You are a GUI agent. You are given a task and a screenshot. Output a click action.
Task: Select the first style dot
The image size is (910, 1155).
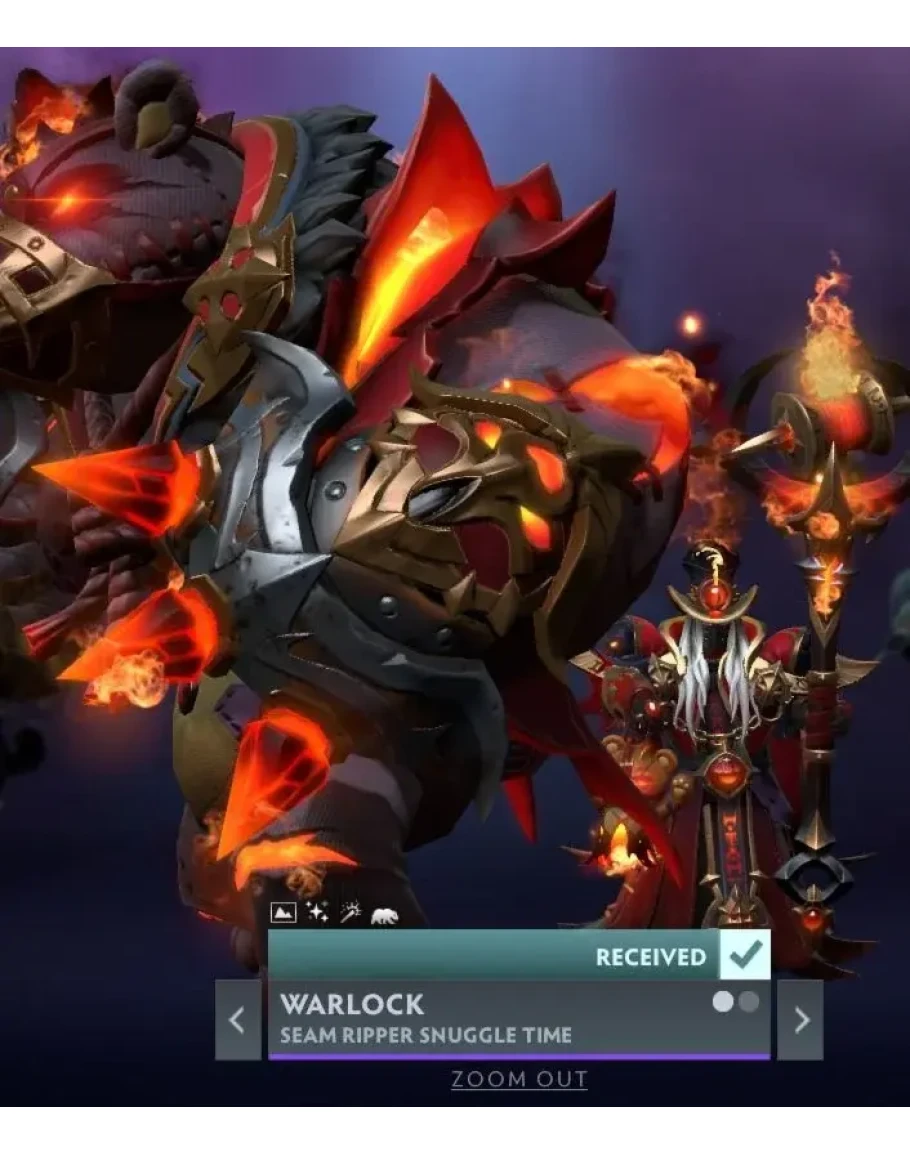[x=722, y=1001]
